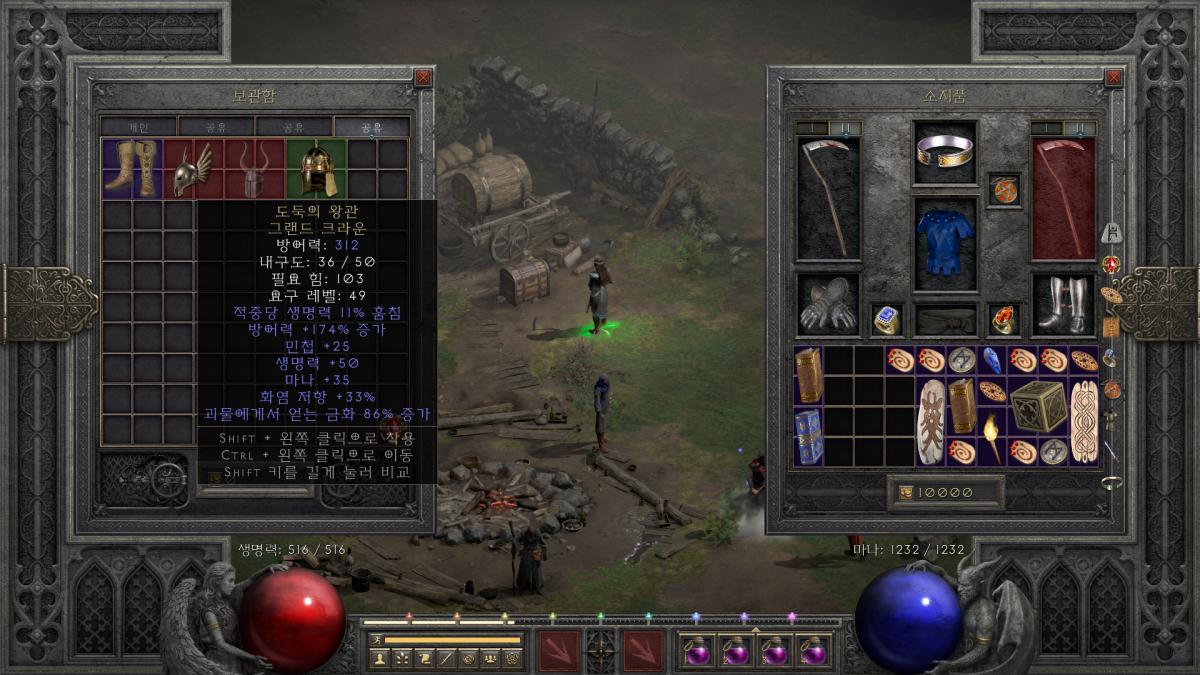Select the equipped circlet in the head slot
Viewport: 1200px width, 675px height.
pyautogui.click(x=945, y=152)
